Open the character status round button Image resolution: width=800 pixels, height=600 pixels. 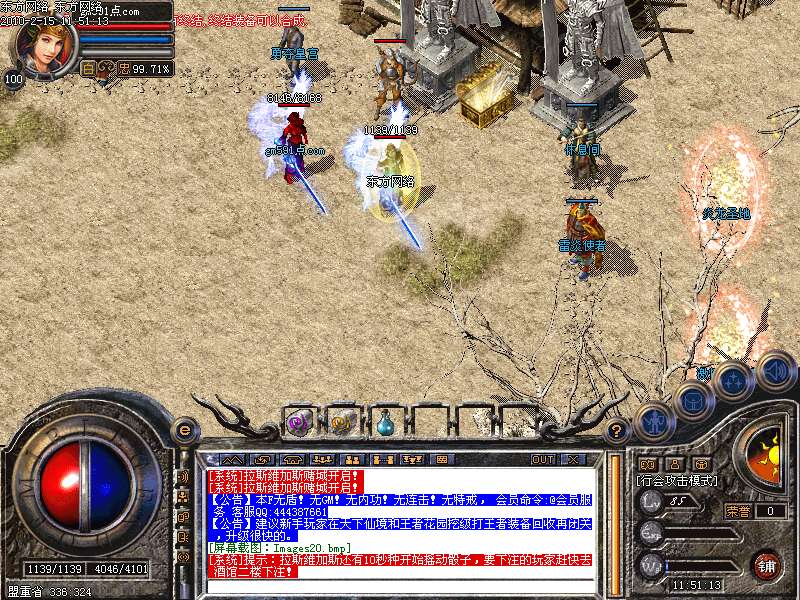[655, 421]
